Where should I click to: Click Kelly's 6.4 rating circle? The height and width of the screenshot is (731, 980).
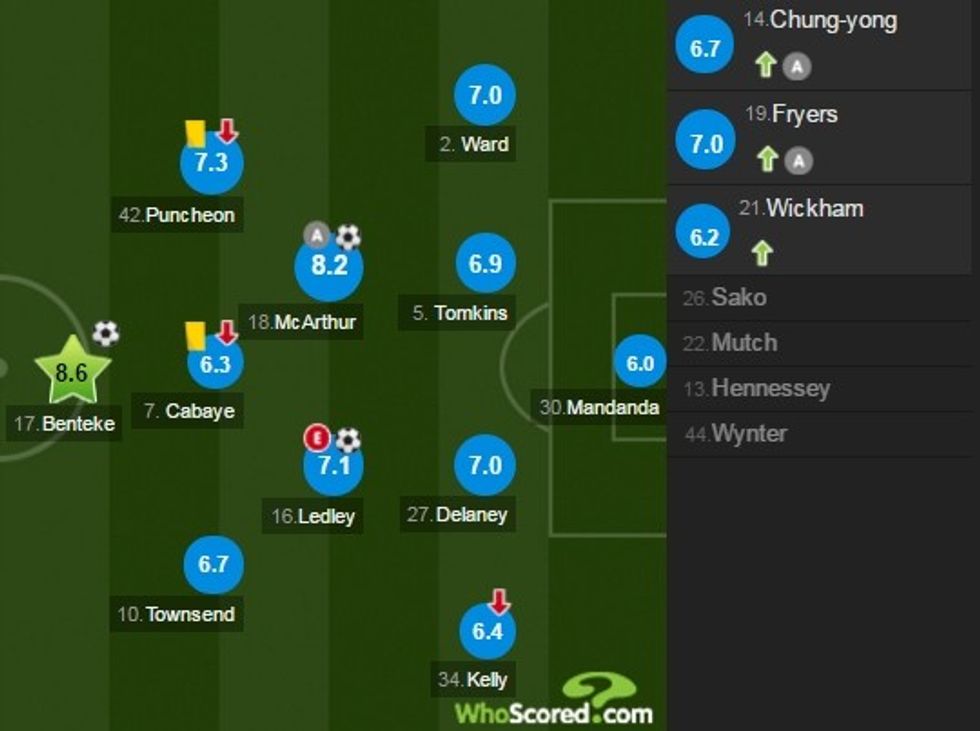click(487, 631)
